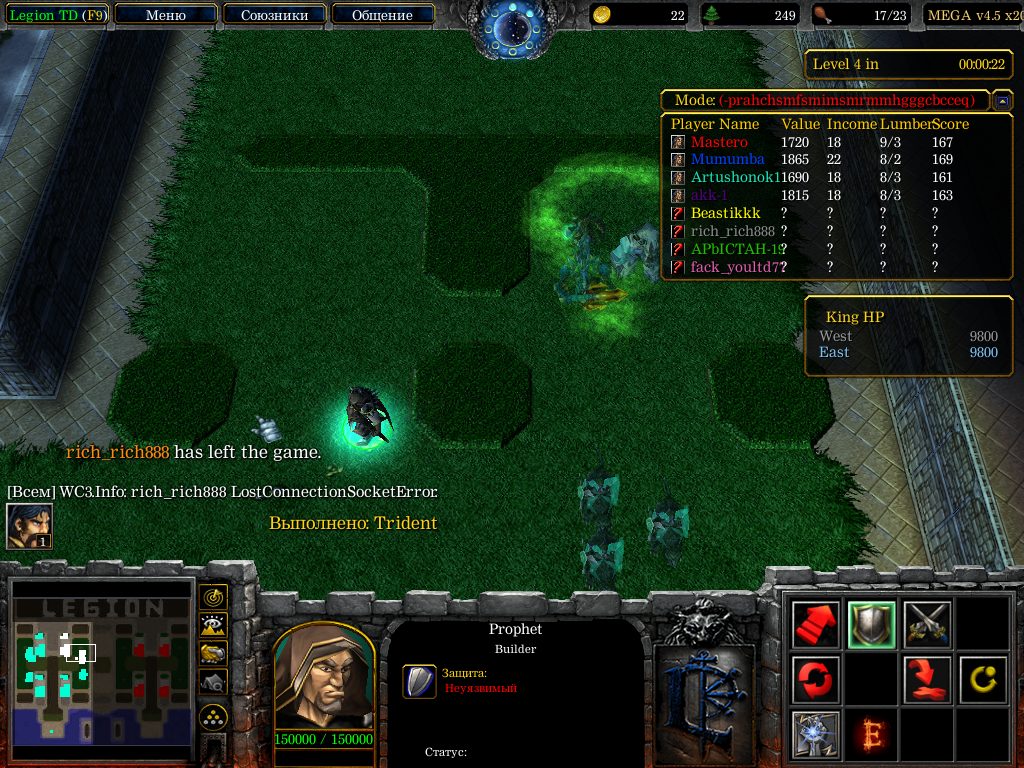Image resolution: width=1024 pixels, height=768 pixels.
Task: Open the Legion TD (F9) quests button
Action: pyautogui.click(x=57, y=15)
